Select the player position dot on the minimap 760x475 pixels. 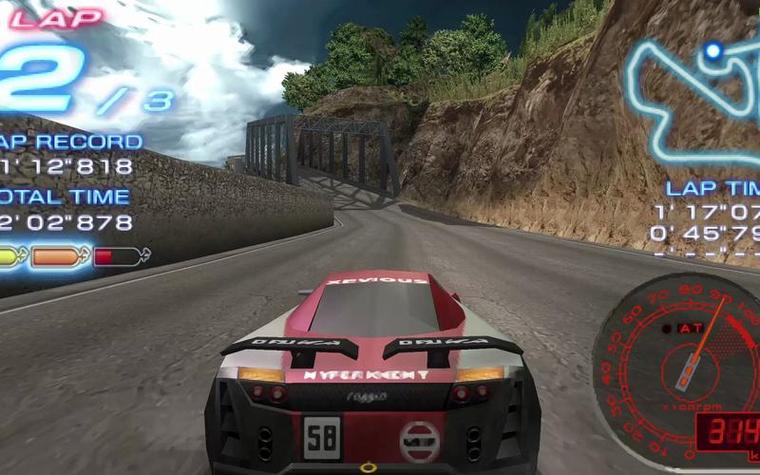coord(712,48)
